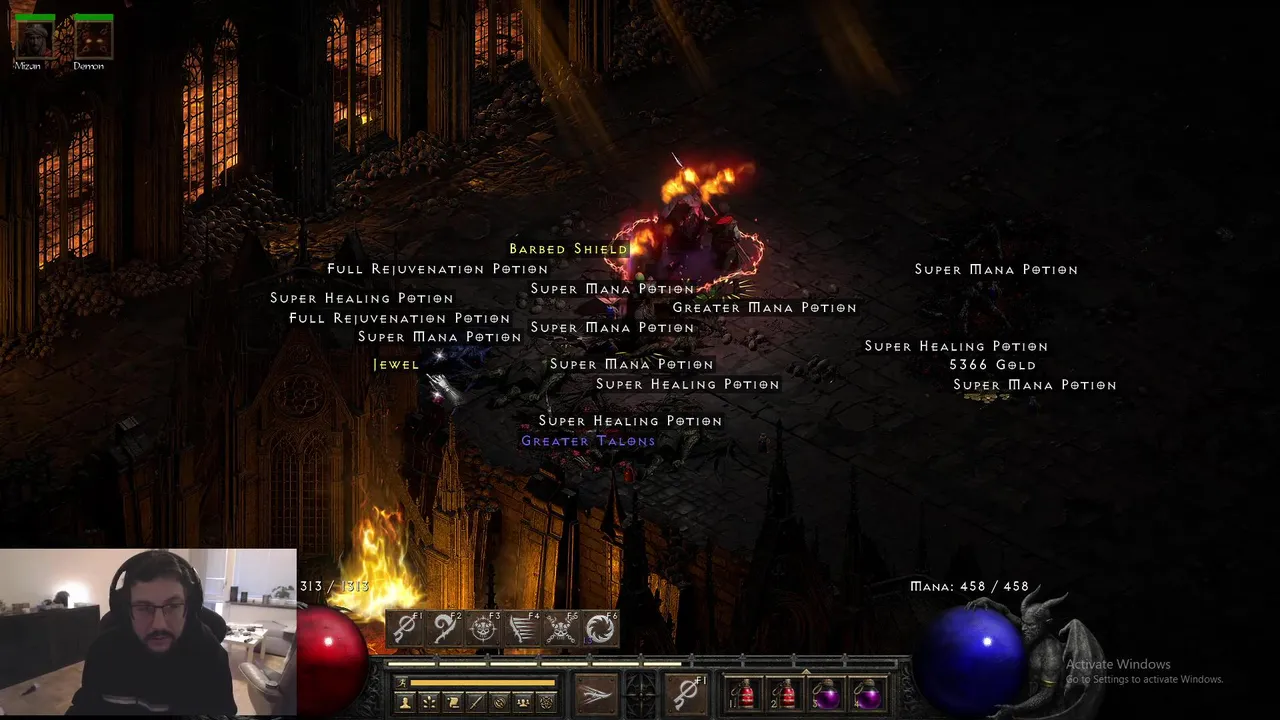This screenshot has width=1280, height=720.
Task: Click the Demon summon portrait
Action: tap(93, 39)
